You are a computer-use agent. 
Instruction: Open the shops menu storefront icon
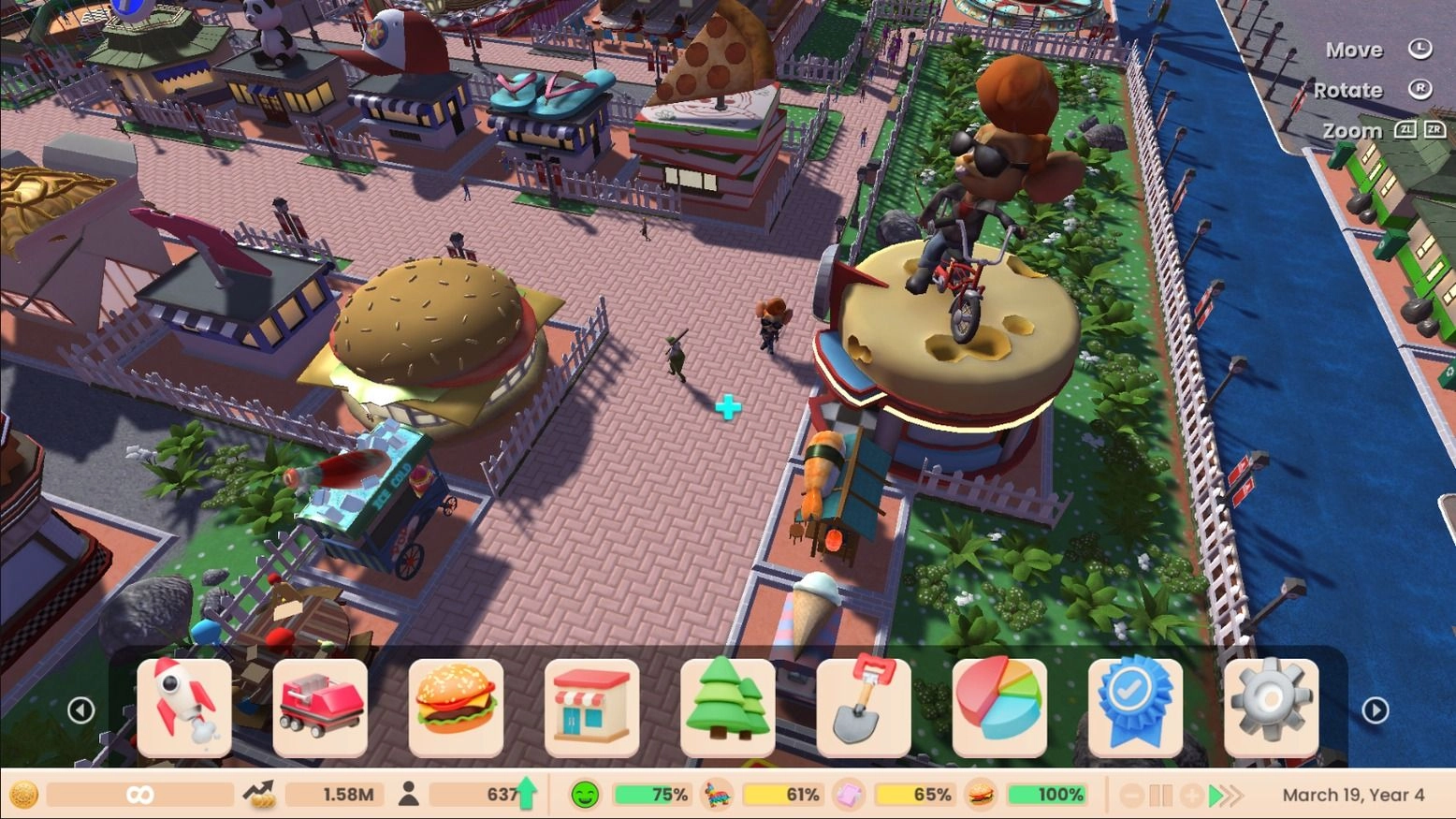point(592,709)
